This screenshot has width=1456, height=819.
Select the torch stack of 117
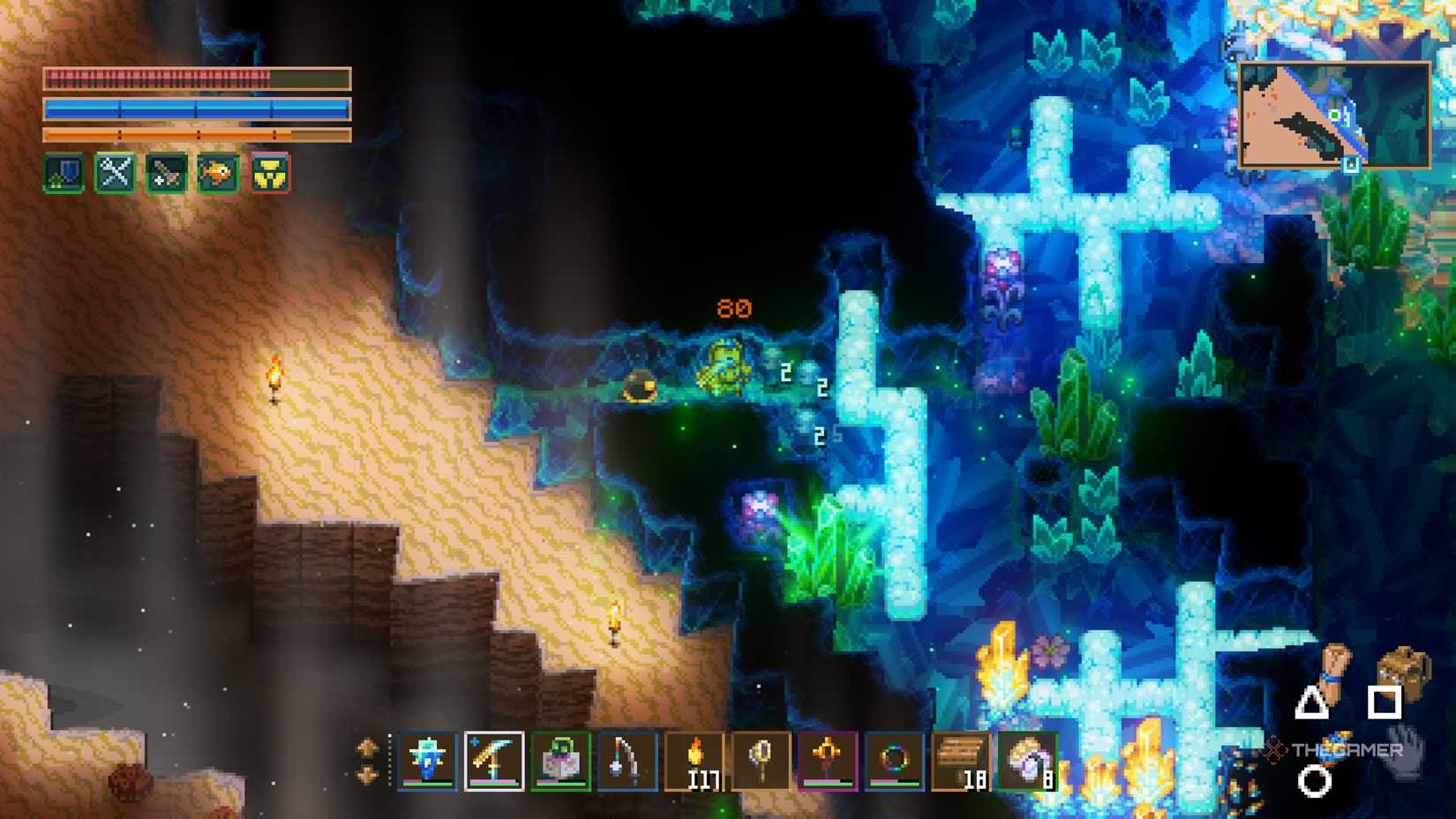coord(694,760)
